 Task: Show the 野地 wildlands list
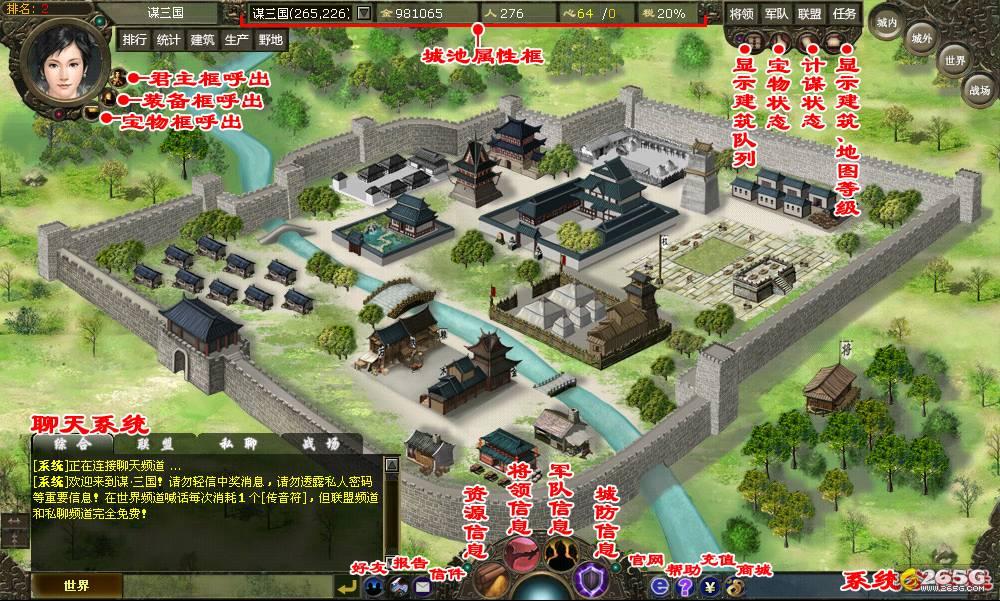pos(270,40)
